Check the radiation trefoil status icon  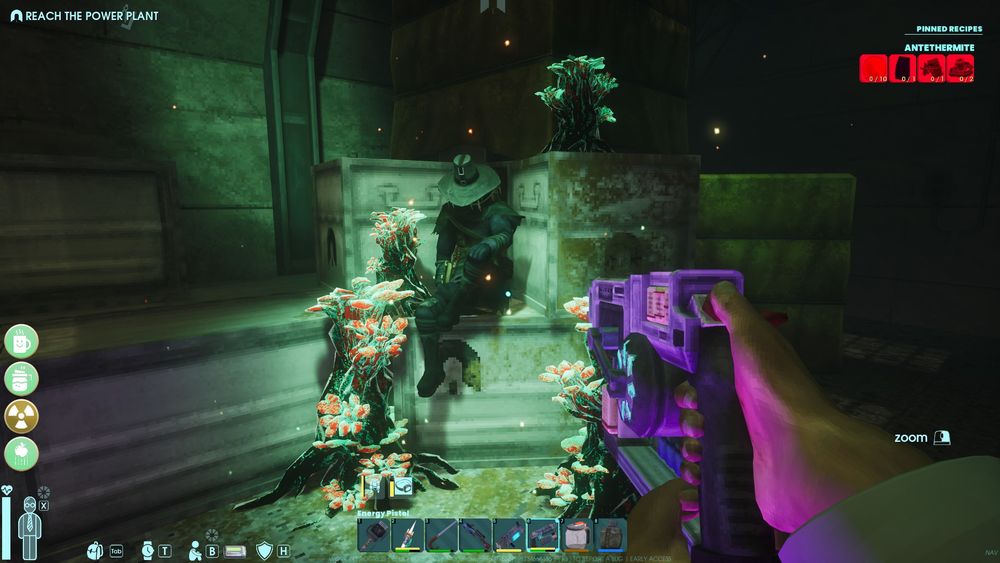pyautogui.click(x=21, y=417)
